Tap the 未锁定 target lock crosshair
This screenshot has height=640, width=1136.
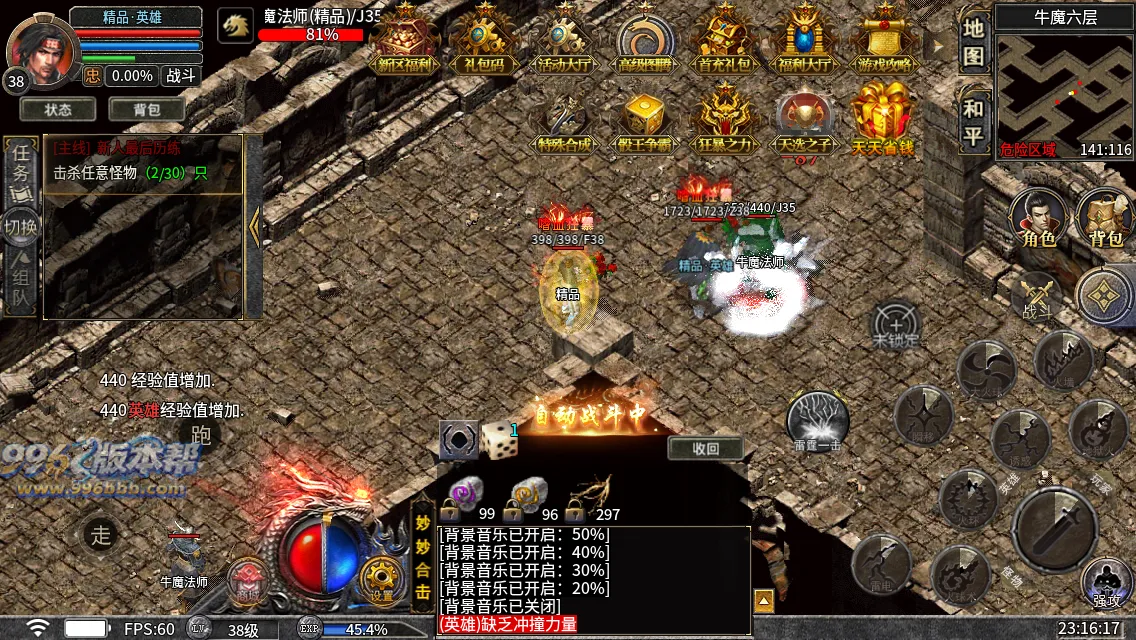[895, 325]
